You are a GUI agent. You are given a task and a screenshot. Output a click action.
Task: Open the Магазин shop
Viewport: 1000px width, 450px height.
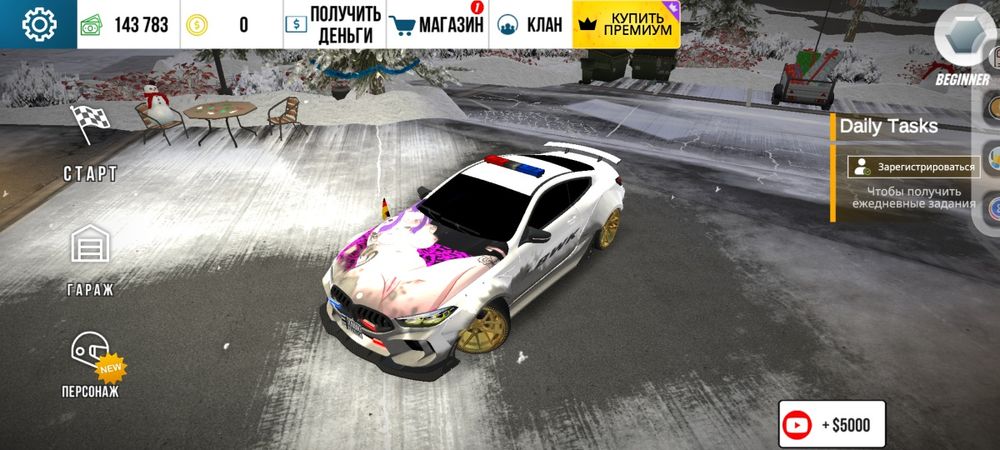tap(436, 25)
